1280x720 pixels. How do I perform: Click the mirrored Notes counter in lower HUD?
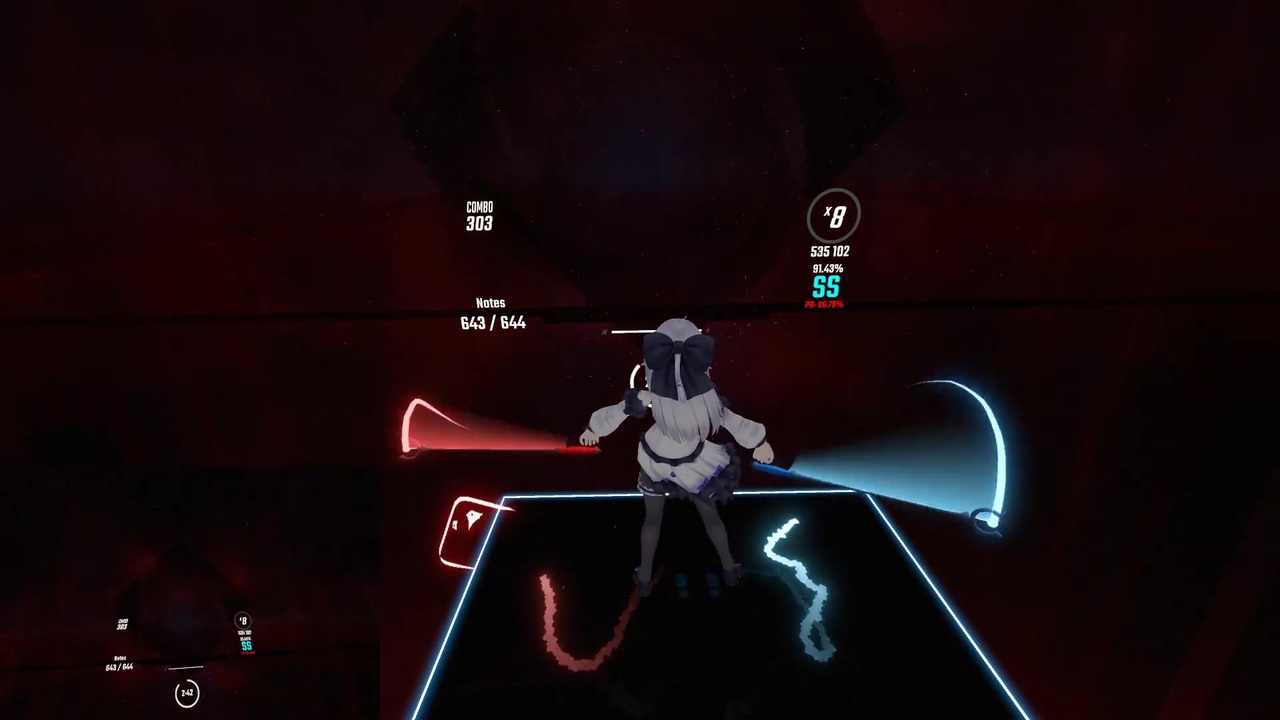(x=118, y=662)
